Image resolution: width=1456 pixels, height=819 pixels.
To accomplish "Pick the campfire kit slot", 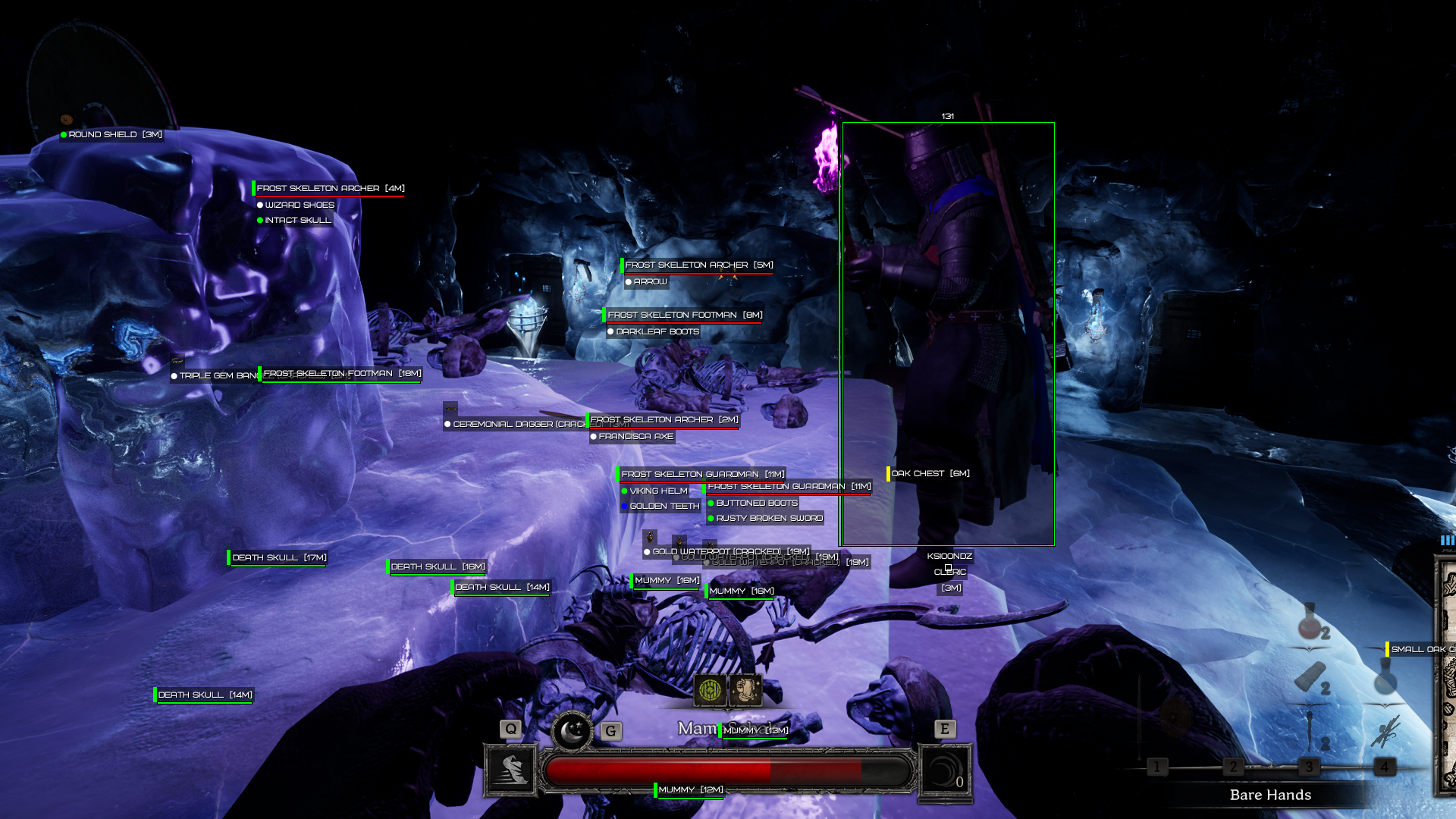I will tap(1385, 731).
